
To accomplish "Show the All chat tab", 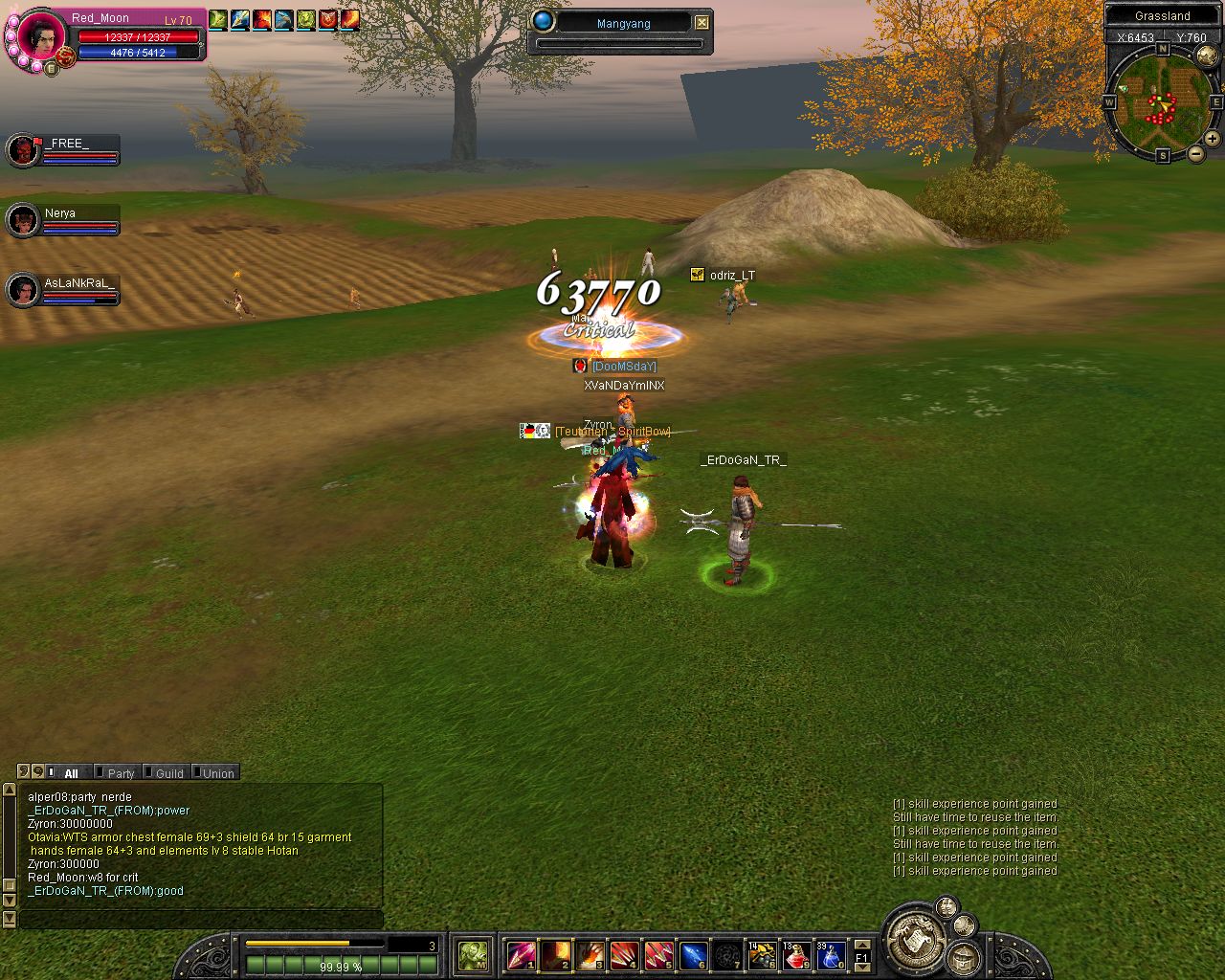I will 70,773.
